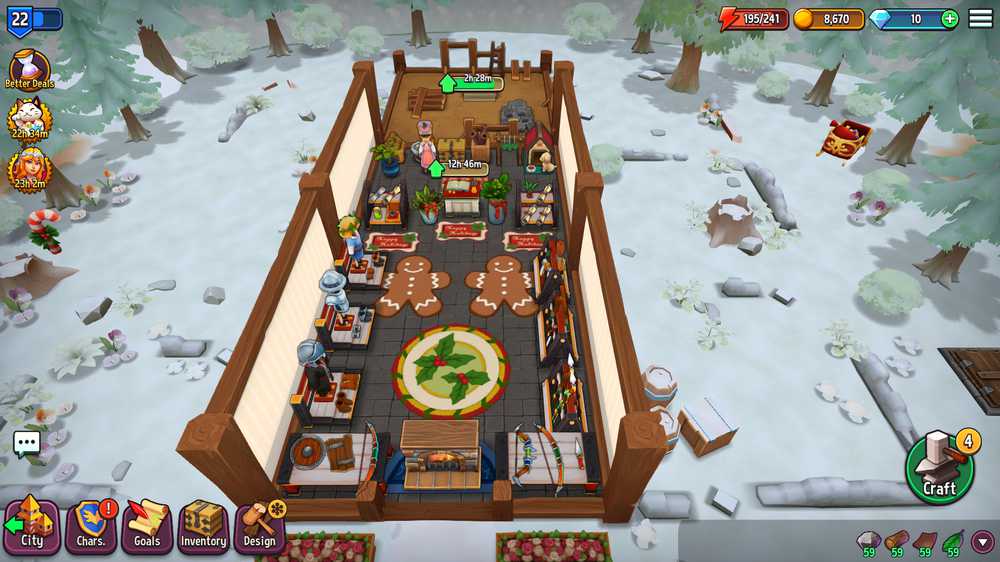Click the level 22 player badge
The image size is (1000, 562).
coord(21,19)
